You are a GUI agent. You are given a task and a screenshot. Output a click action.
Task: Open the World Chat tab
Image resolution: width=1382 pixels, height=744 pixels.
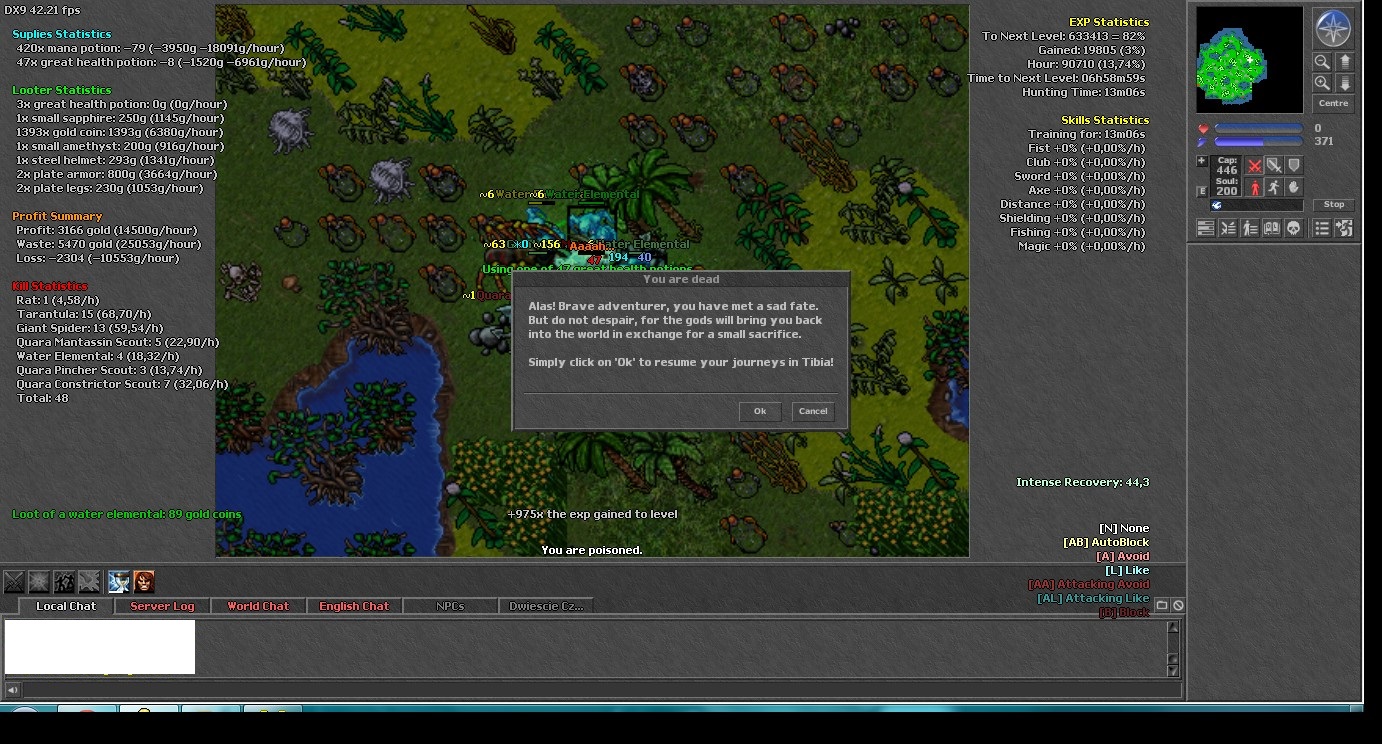pos(257,606)
